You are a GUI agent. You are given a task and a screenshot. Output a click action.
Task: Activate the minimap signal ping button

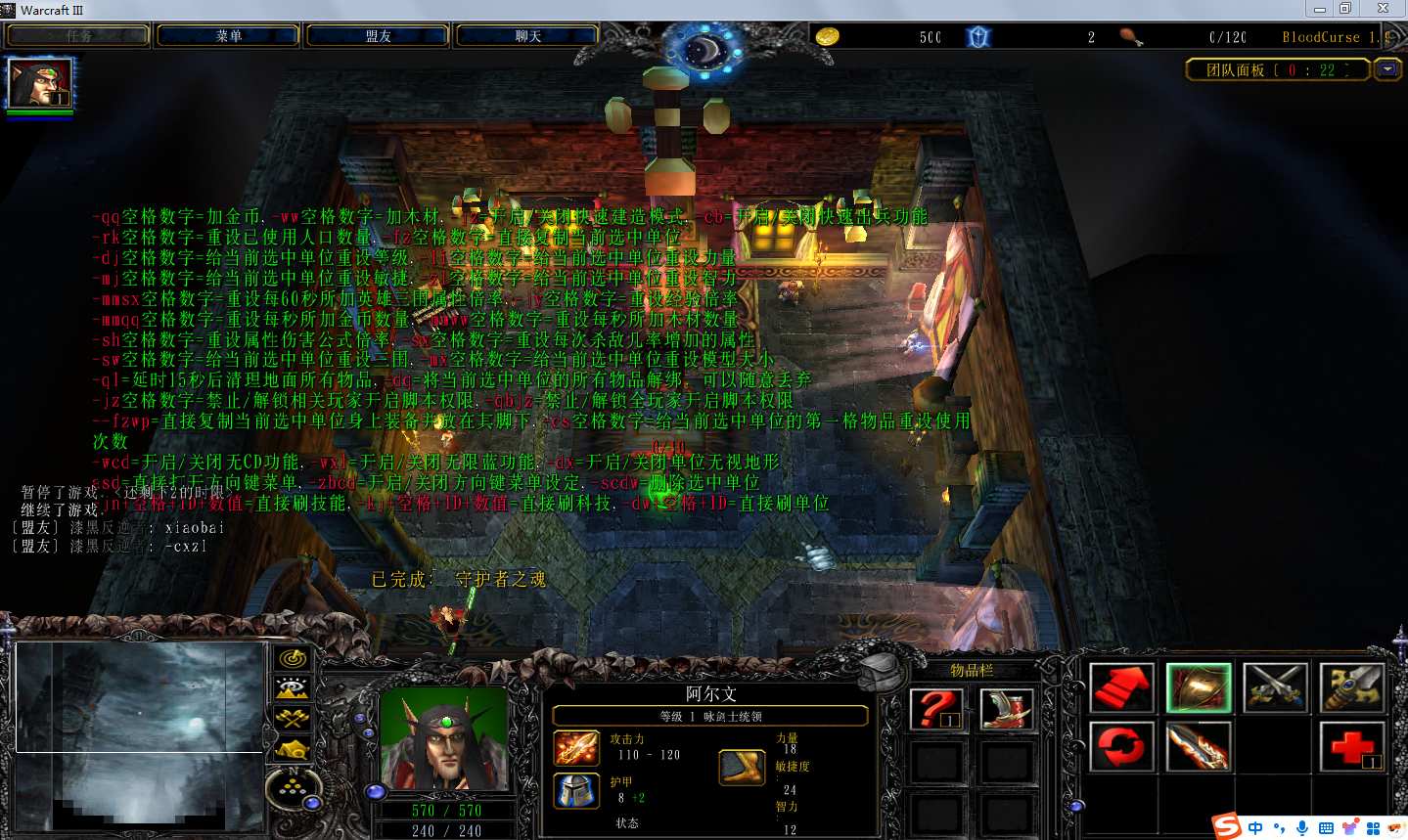(292, 658)
